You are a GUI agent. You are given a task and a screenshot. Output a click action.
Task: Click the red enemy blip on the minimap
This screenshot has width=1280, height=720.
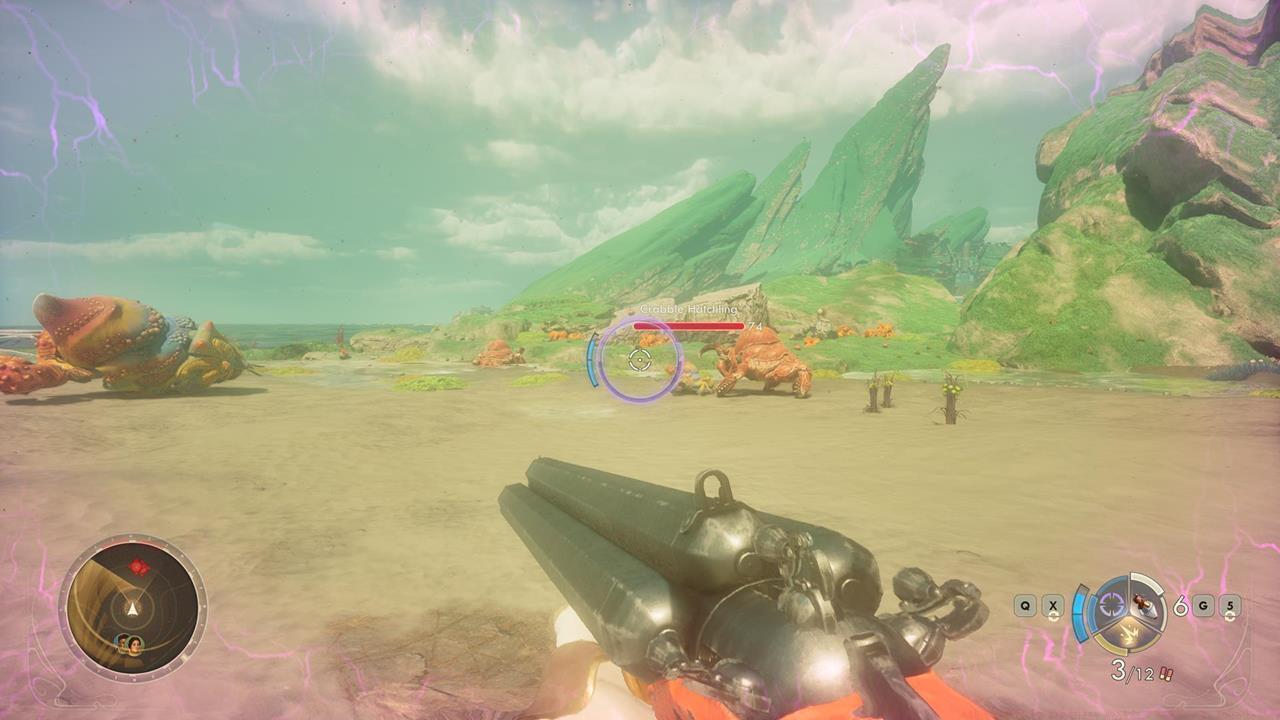[138, 567]
